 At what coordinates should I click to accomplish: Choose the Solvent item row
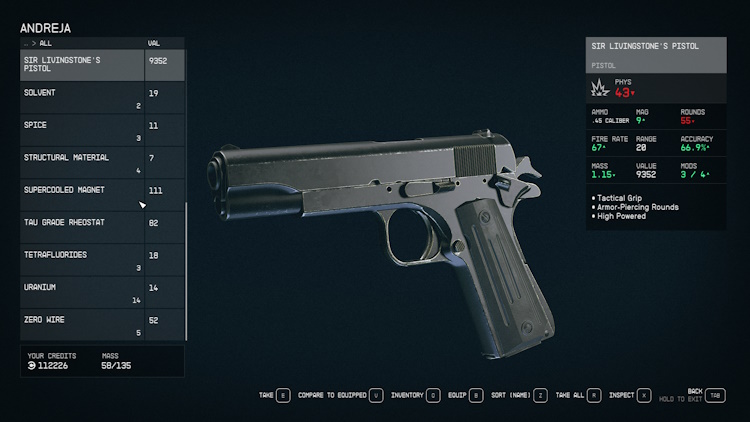[84, 98]
